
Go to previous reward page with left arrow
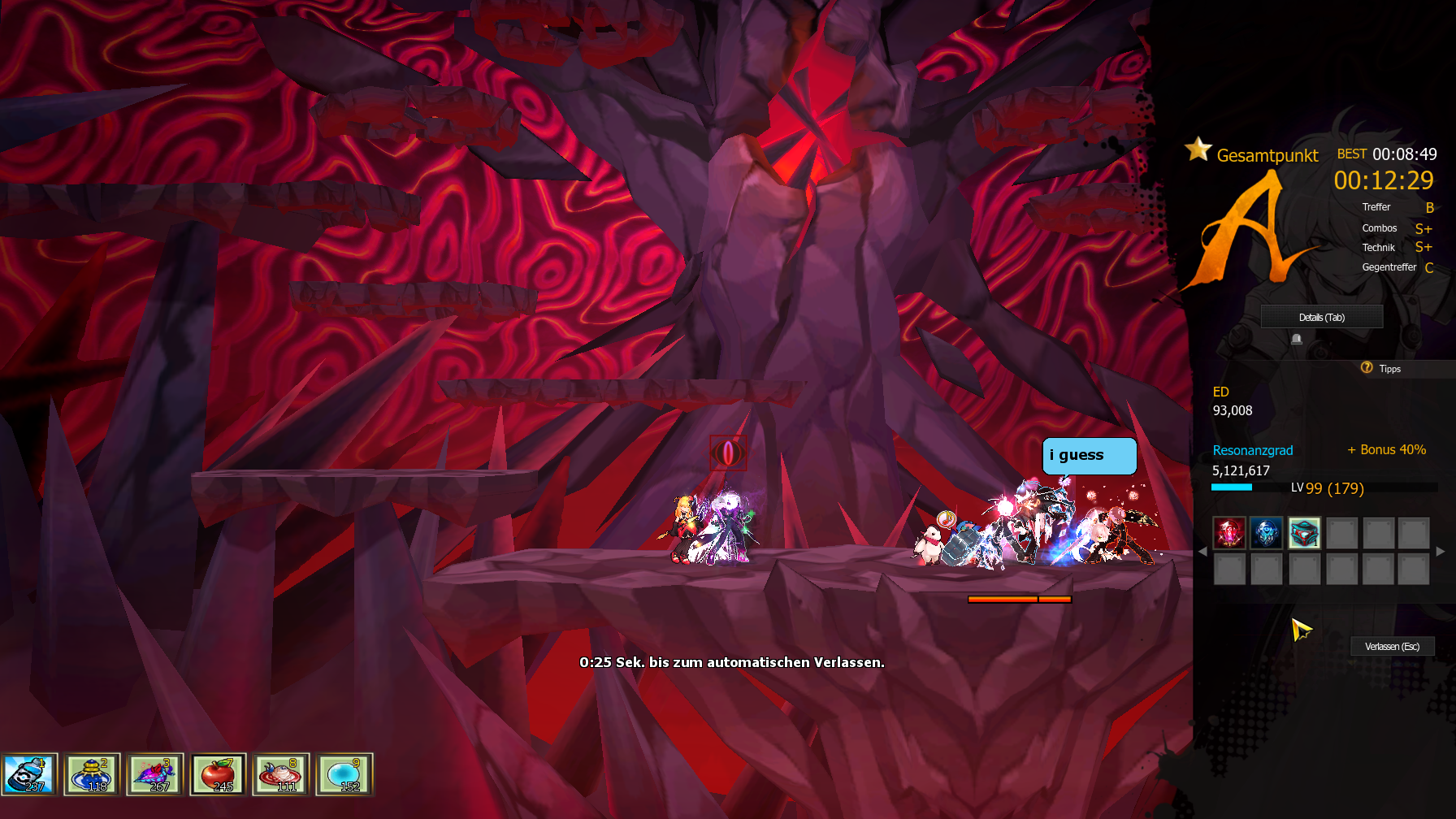[x=1202, y=551]
